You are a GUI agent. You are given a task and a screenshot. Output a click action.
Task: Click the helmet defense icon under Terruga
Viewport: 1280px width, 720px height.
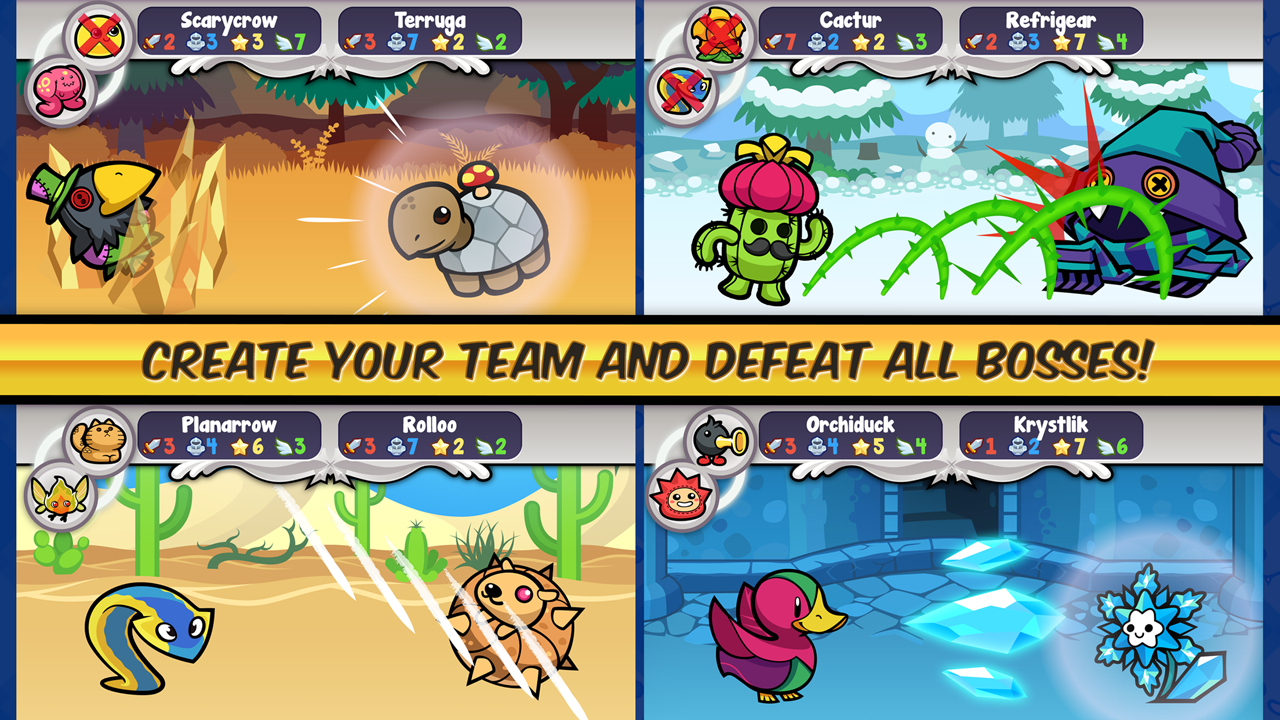[398, 43]
